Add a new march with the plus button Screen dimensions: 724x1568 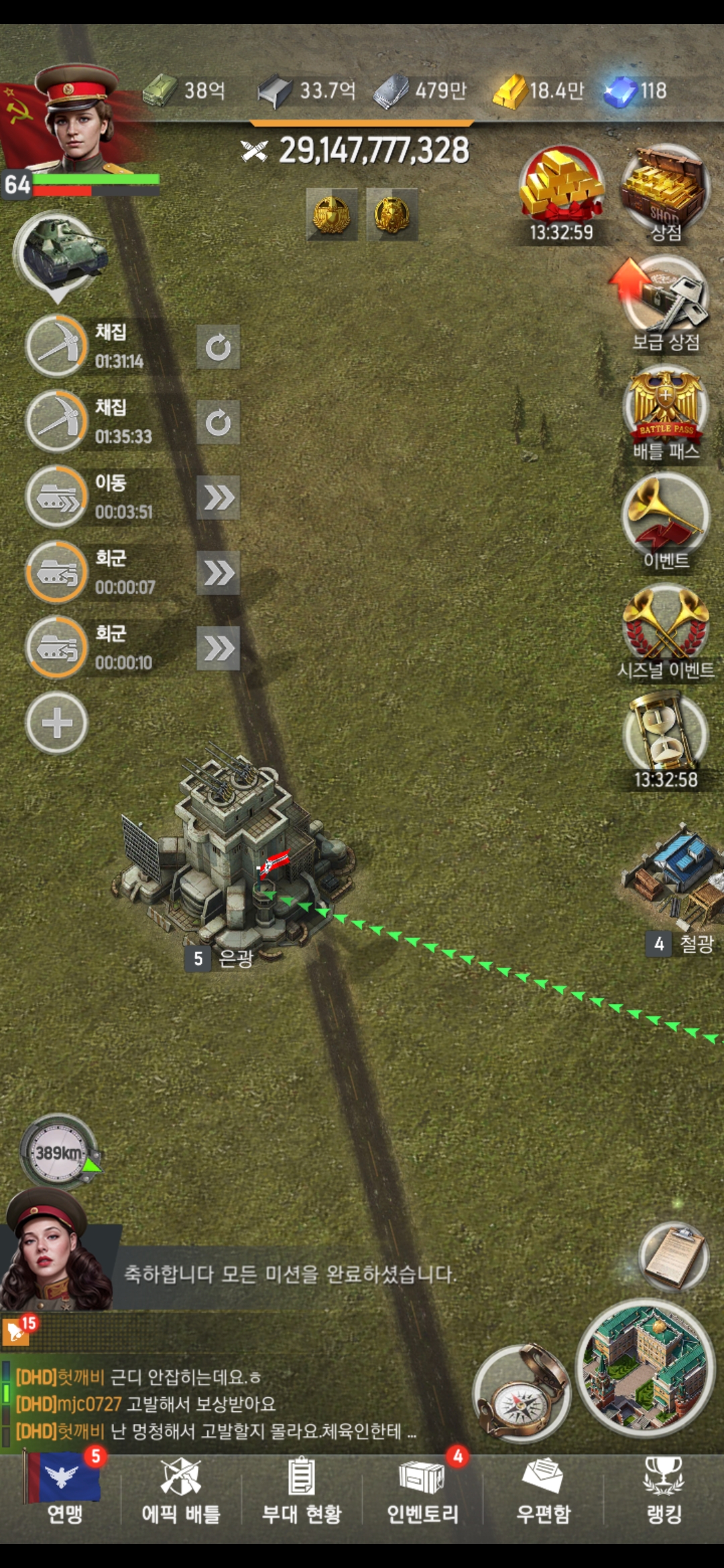tap(57, 723)
